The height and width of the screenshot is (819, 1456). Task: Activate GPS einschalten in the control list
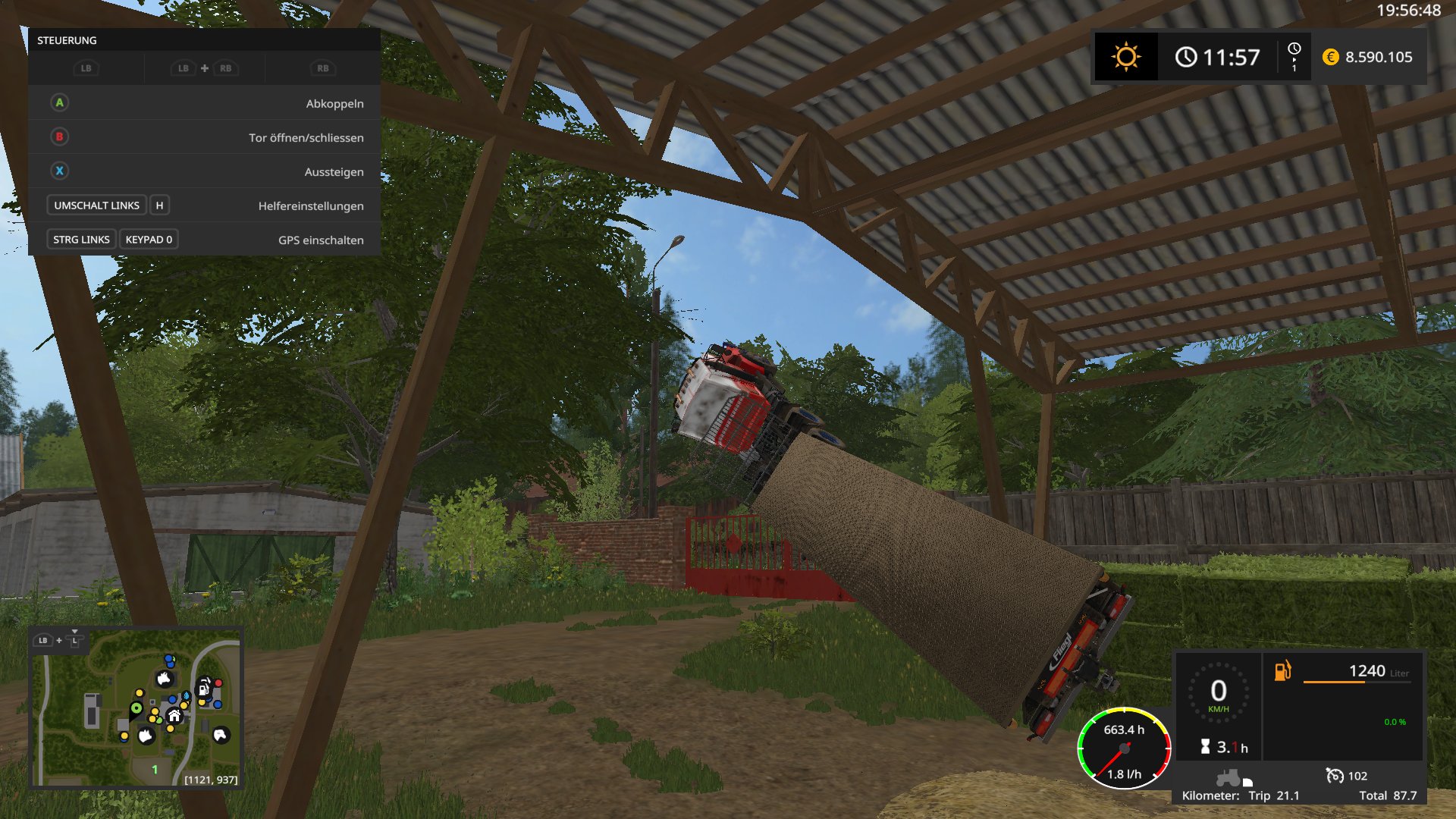pyautogui.click(x=203, y=240)
